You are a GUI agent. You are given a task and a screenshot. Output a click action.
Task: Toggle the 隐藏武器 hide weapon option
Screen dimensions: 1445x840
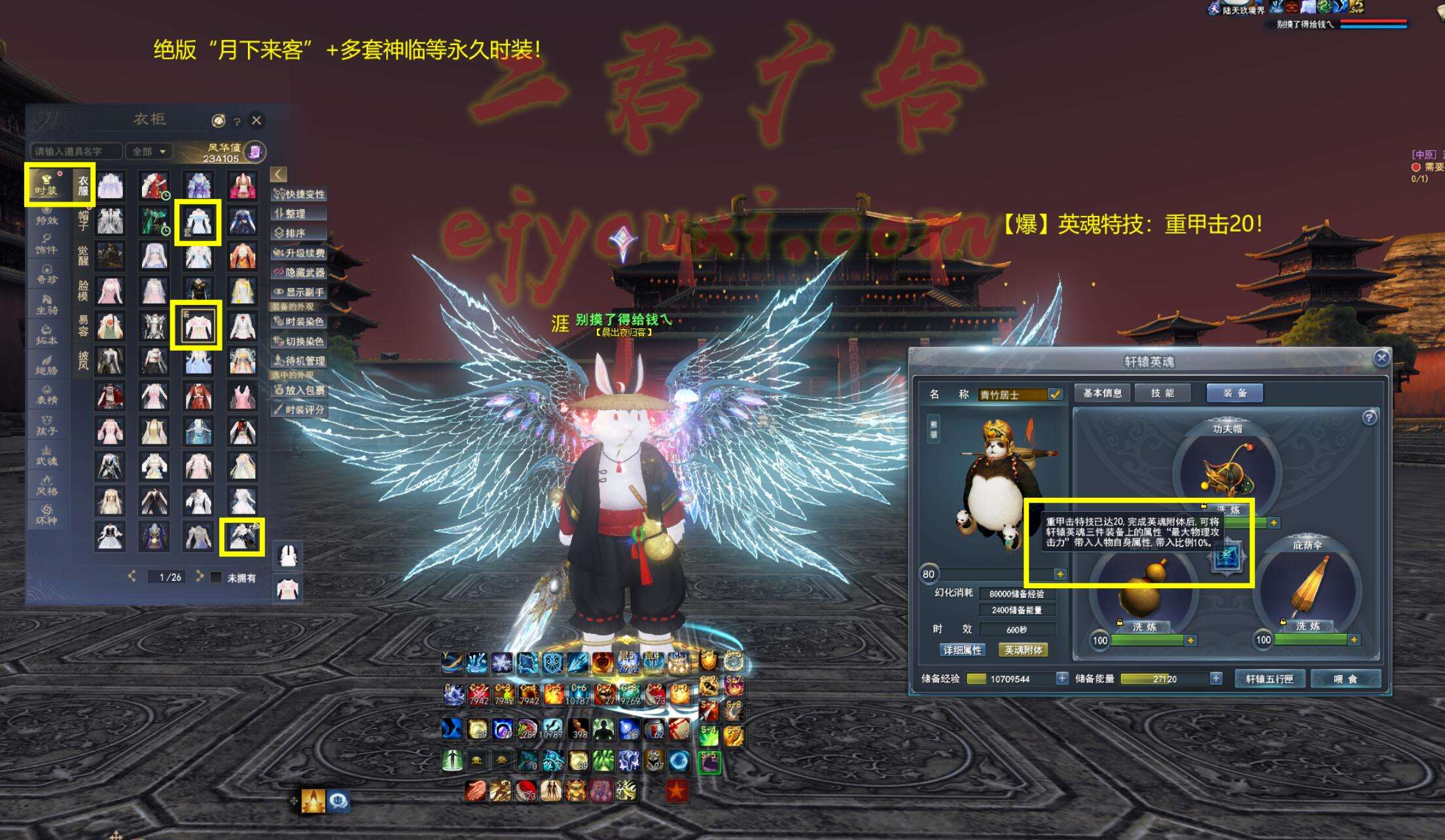(x=299, y=272)
